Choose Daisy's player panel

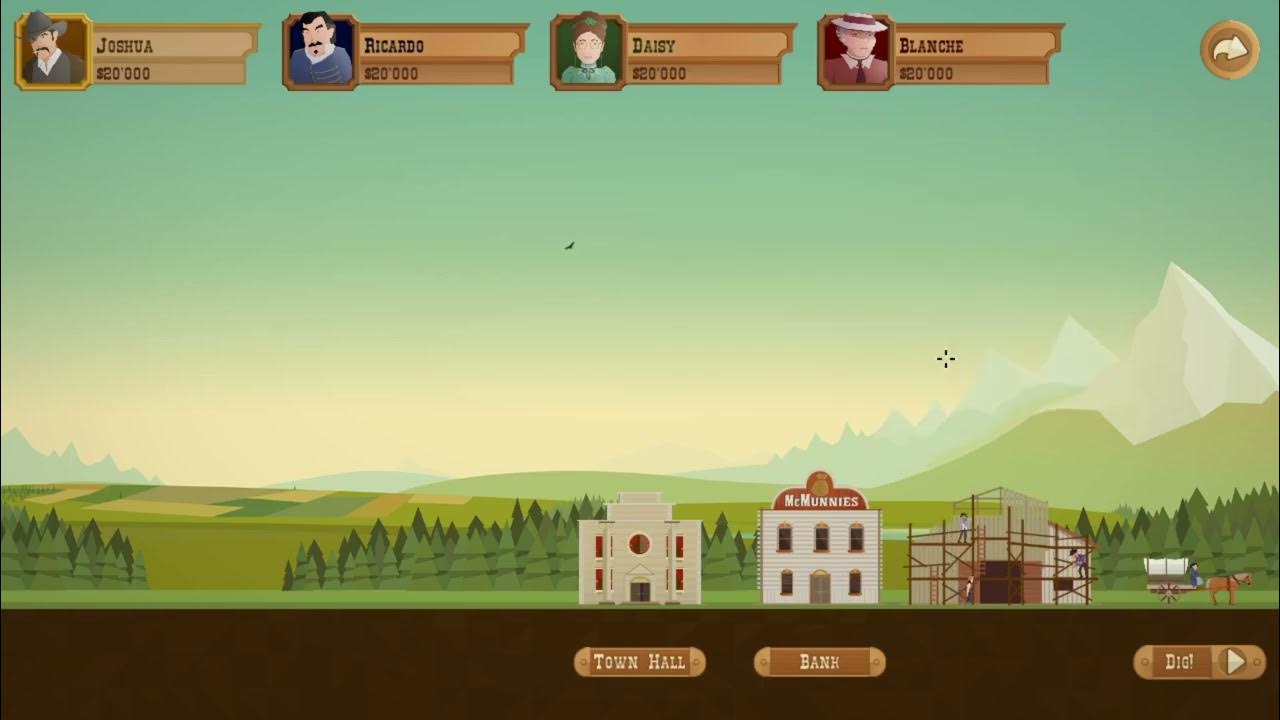tap(672, 52)
